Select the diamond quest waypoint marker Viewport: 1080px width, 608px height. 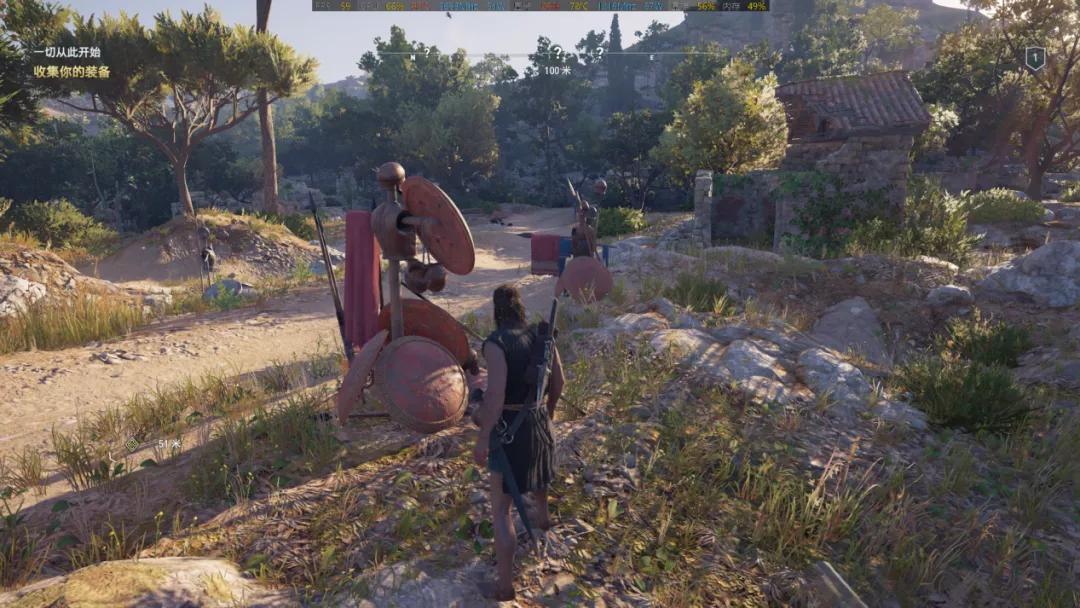(132, 444)
